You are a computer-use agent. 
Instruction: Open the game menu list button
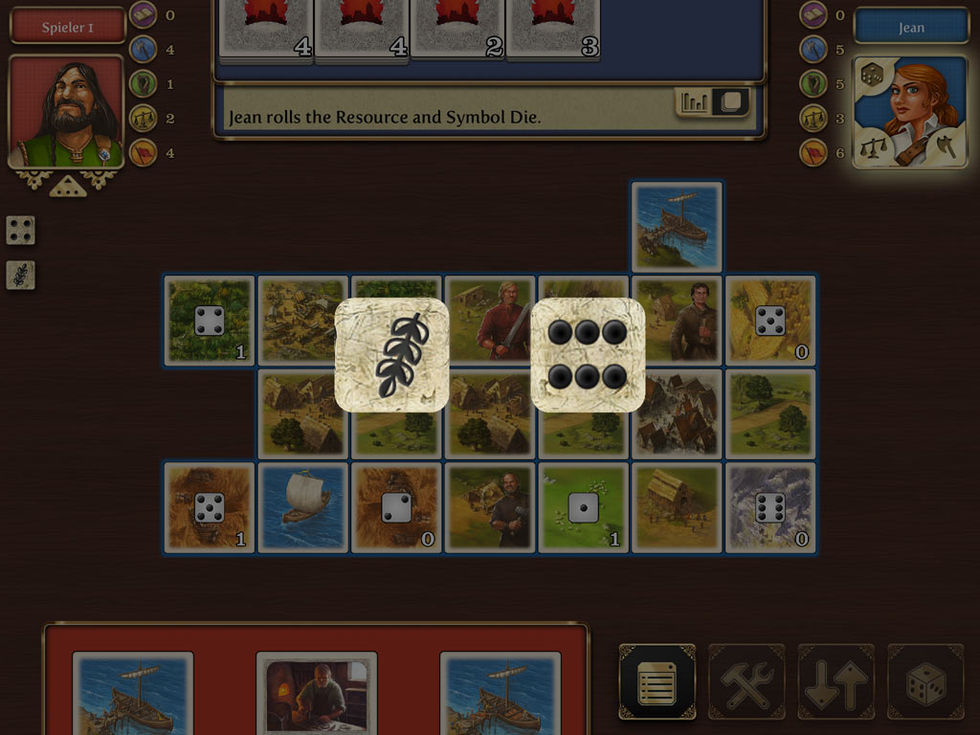click(657, 682)
